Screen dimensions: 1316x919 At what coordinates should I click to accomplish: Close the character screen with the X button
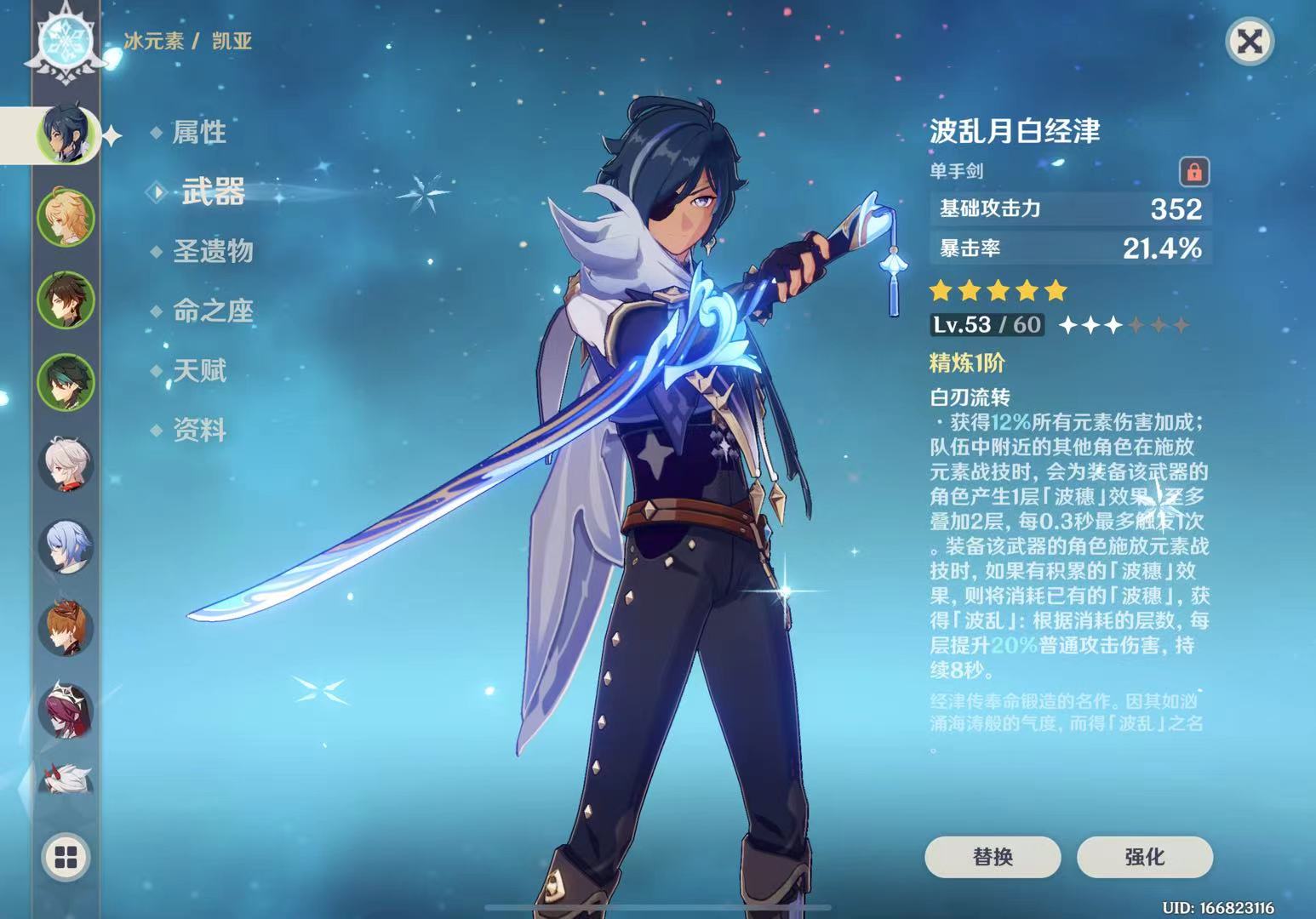pos(1249,41)
